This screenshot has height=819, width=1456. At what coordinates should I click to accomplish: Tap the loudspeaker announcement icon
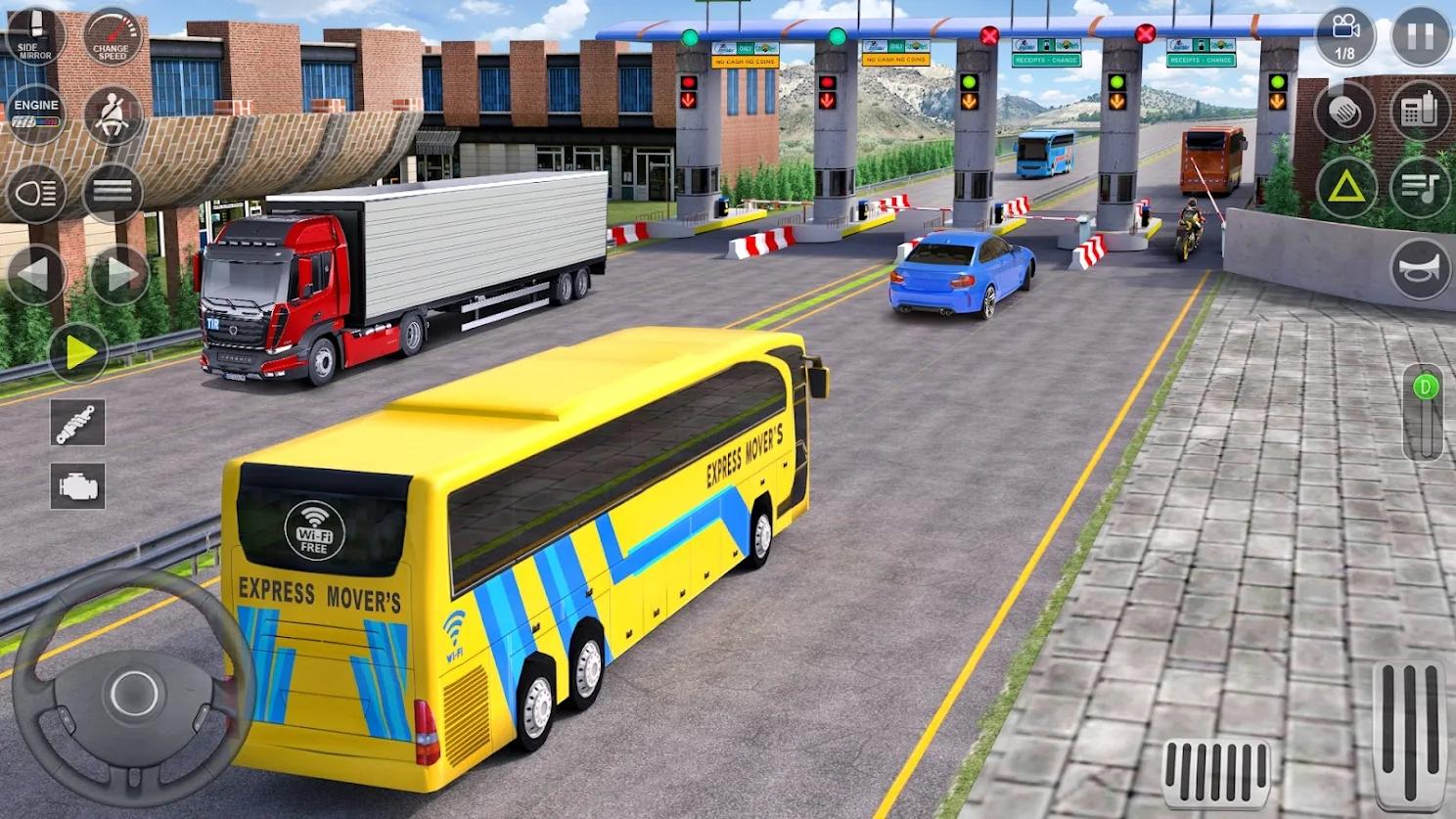tap(1347, 111)
